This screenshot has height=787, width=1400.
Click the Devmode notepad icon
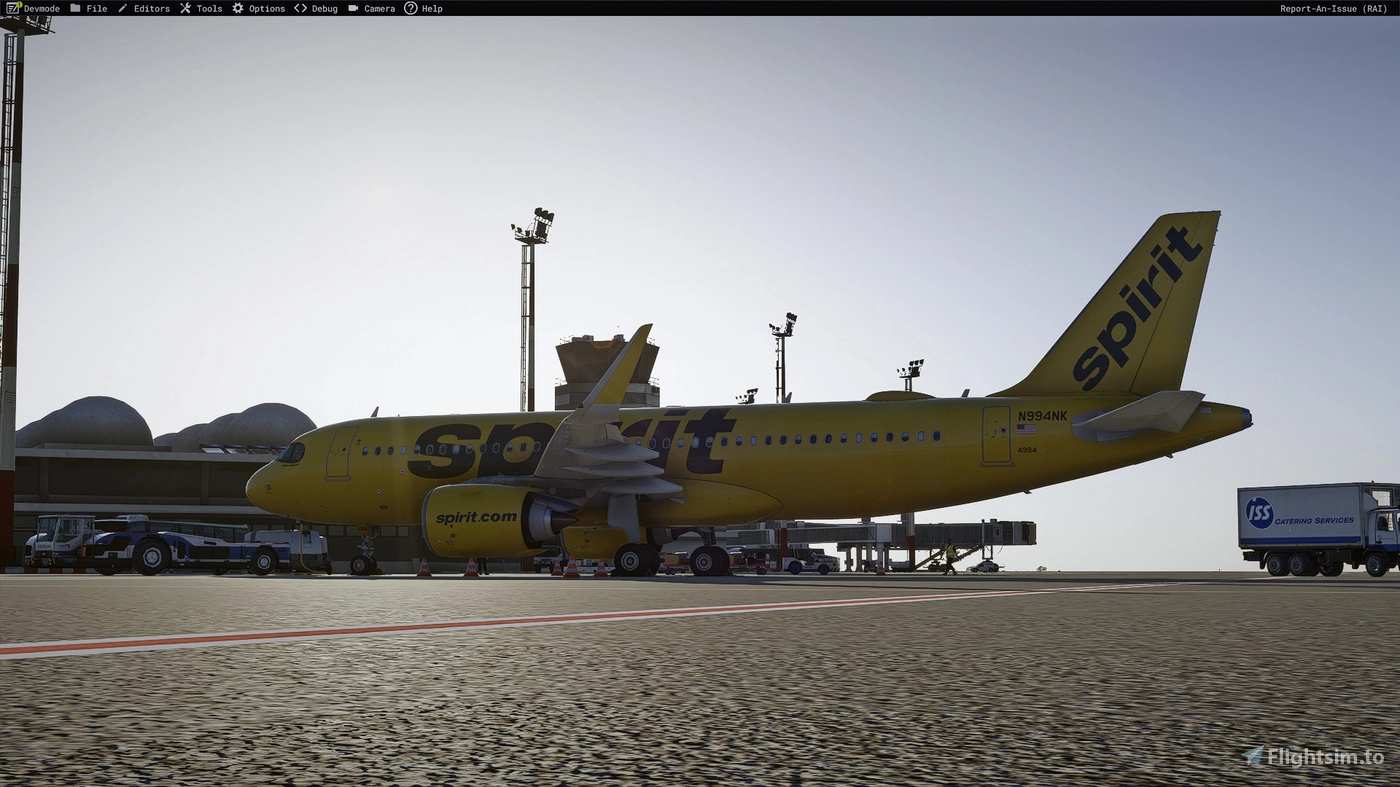pos(13,8)
